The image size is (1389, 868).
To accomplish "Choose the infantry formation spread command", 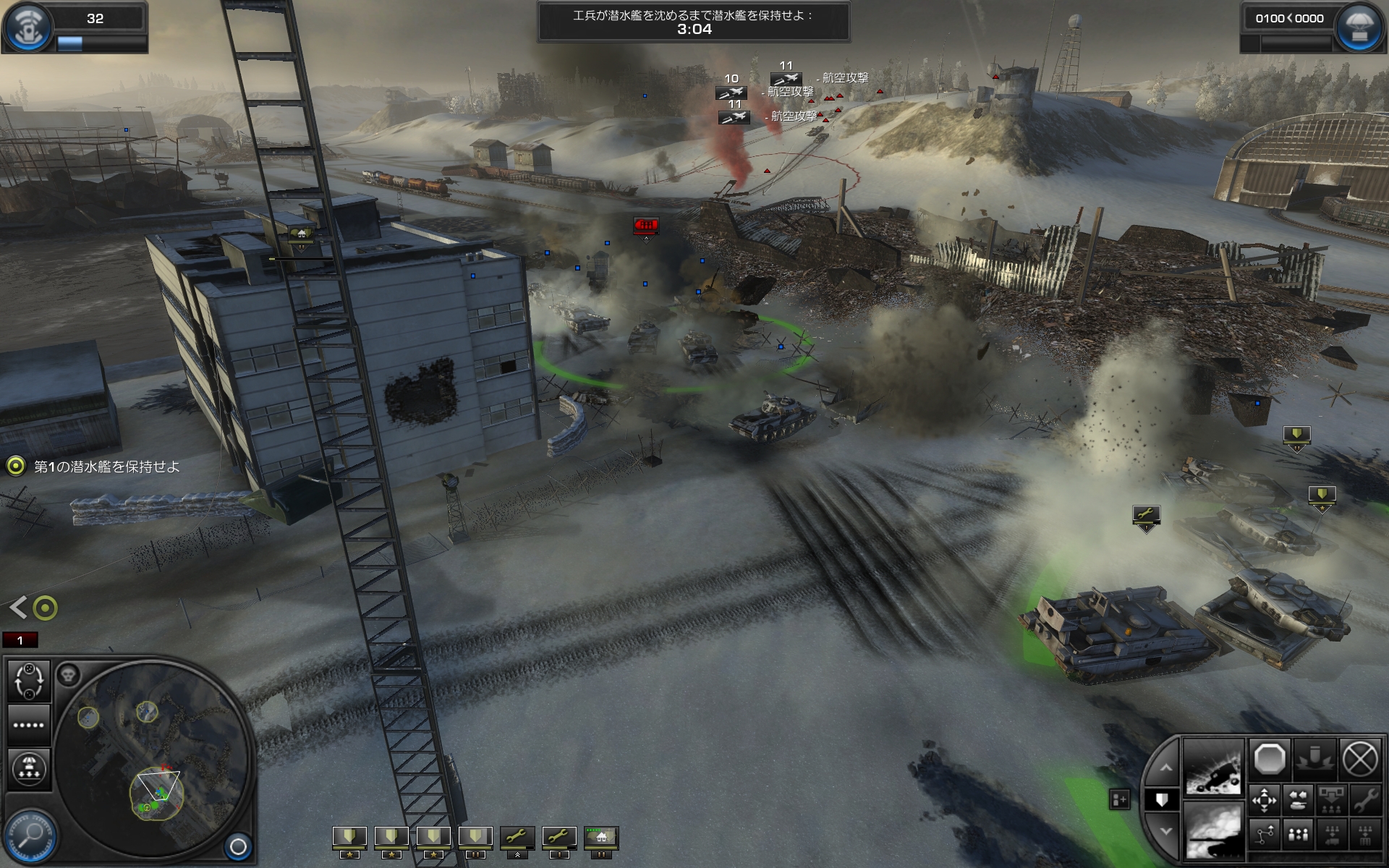I will (1298, 835).
